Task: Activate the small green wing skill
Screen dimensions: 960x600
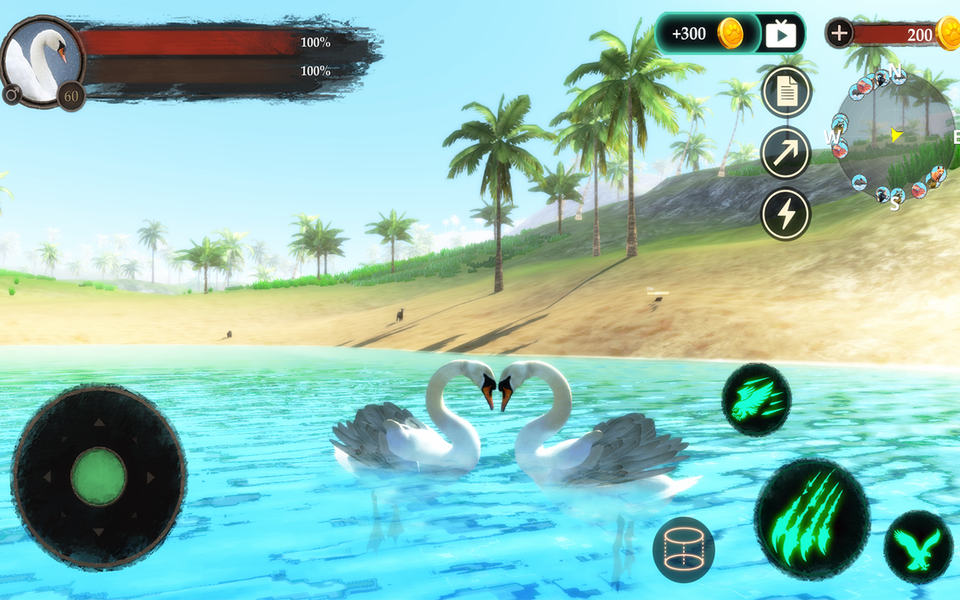Action: [756, 400]
